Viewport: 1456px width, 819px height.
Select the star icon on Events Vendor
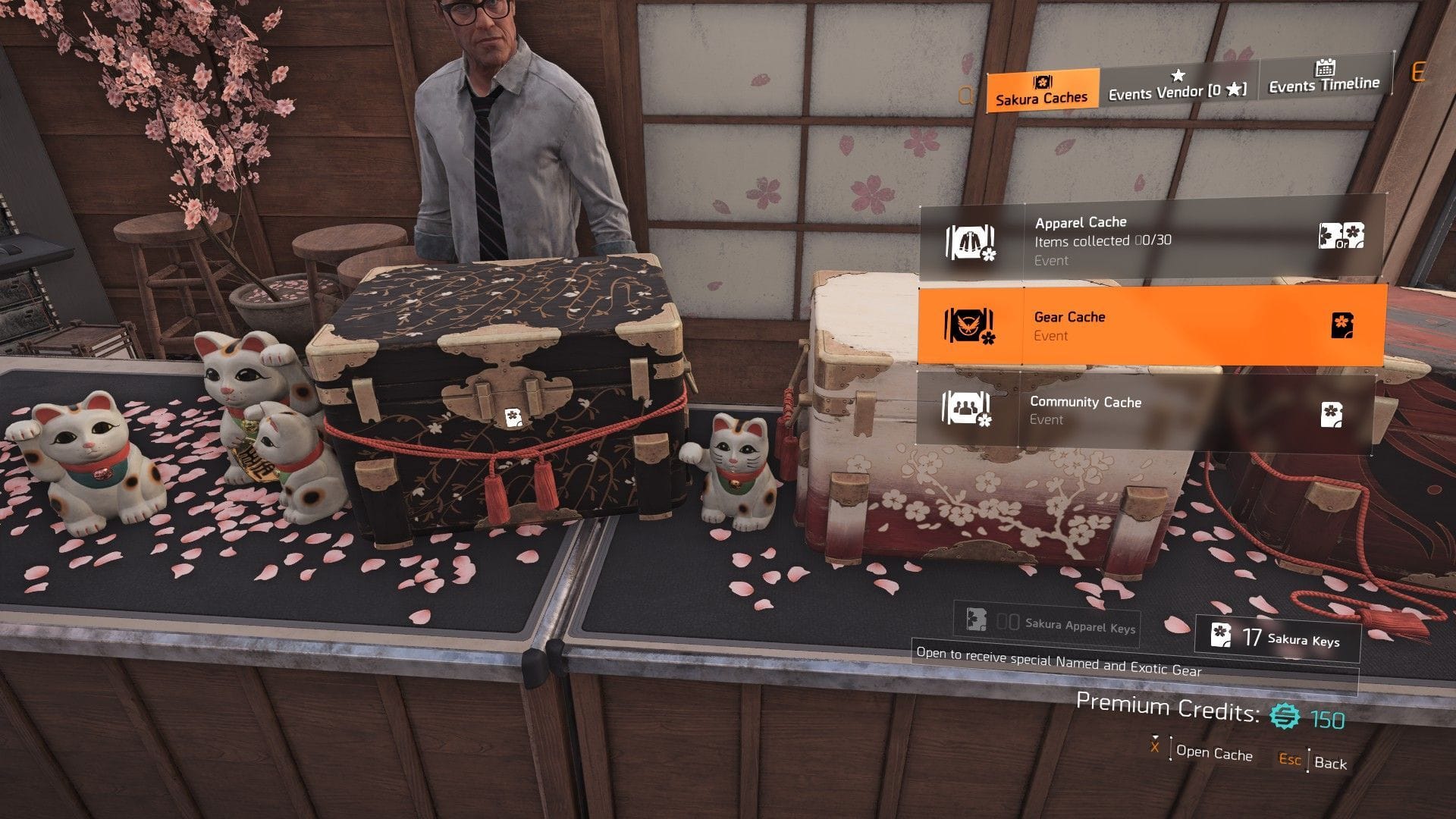1178,76
